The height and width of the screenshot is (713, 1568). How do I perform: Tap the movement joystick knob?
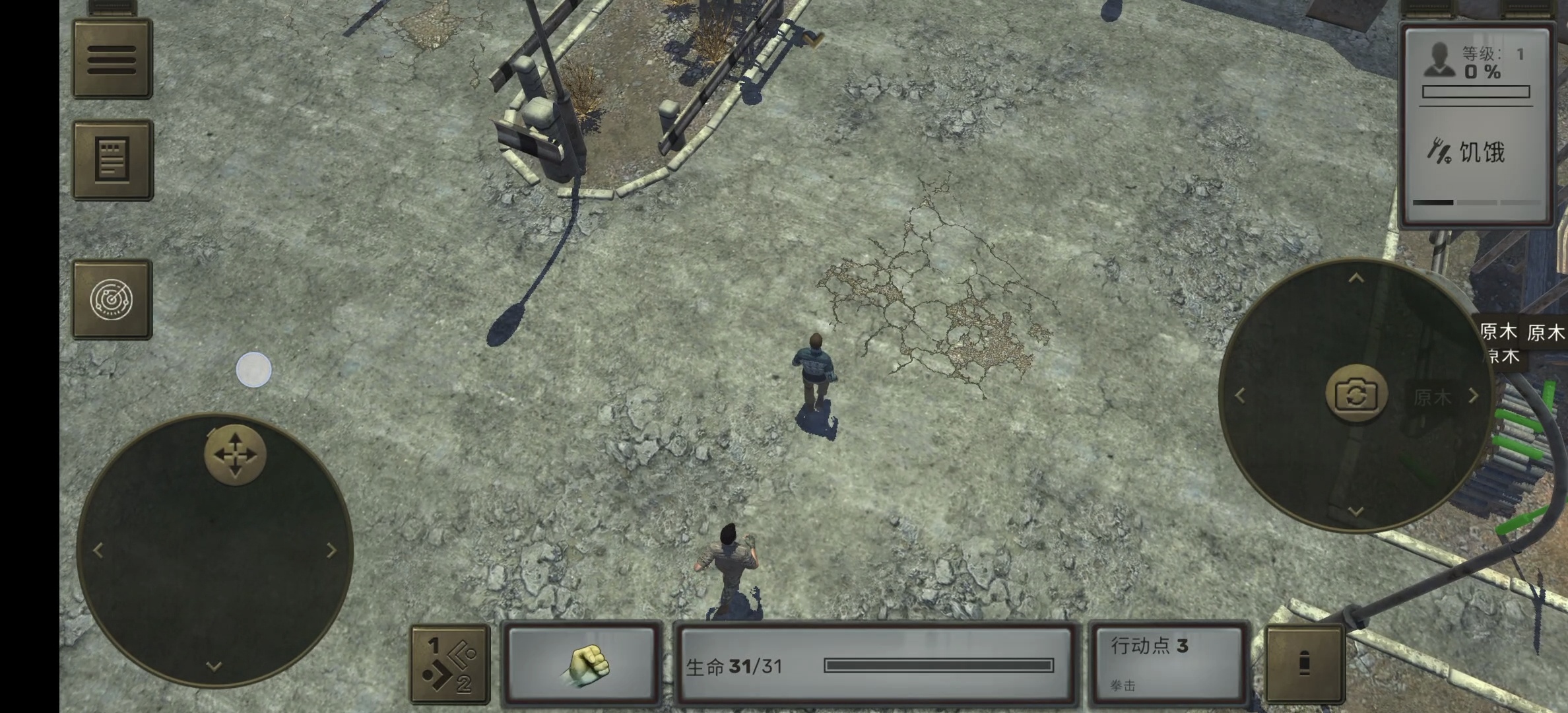(x=235, y=455)
